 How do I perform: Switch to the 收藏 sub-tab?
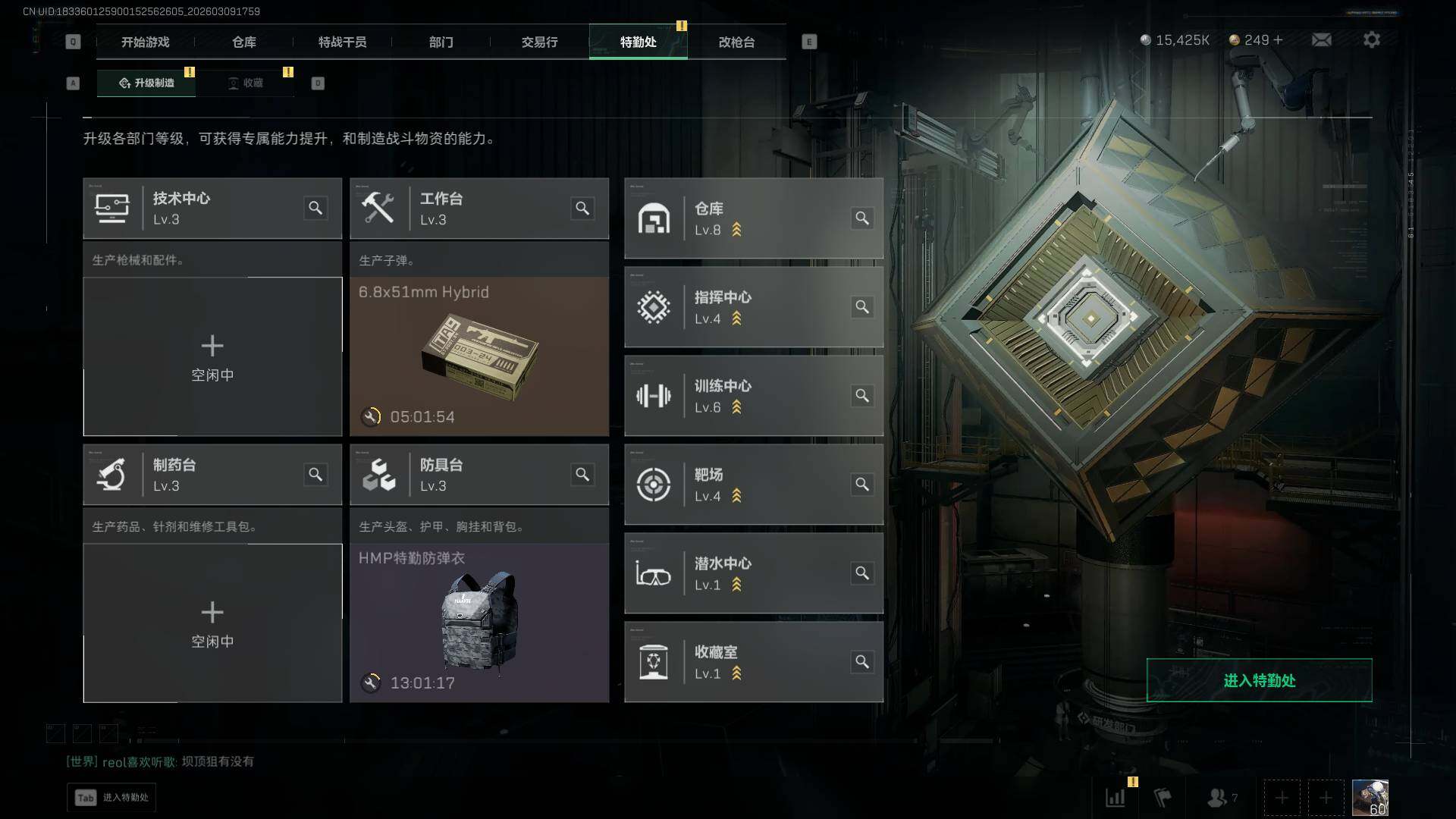246,83
